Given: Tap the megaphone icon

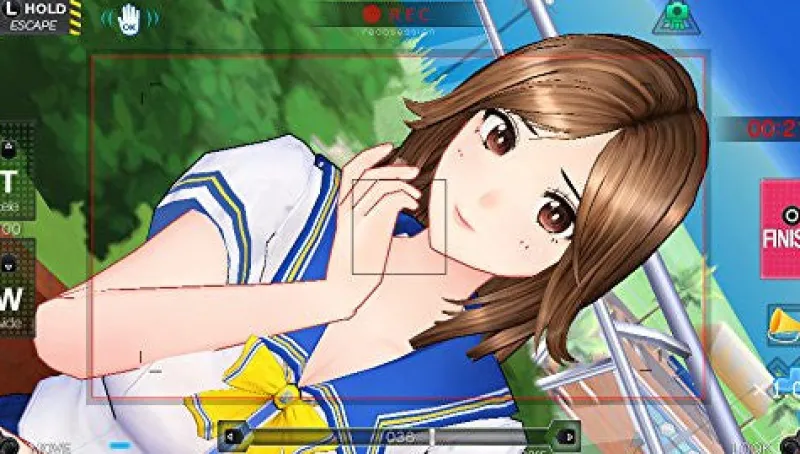Looking at the screenshot, I should coord(783,324).
